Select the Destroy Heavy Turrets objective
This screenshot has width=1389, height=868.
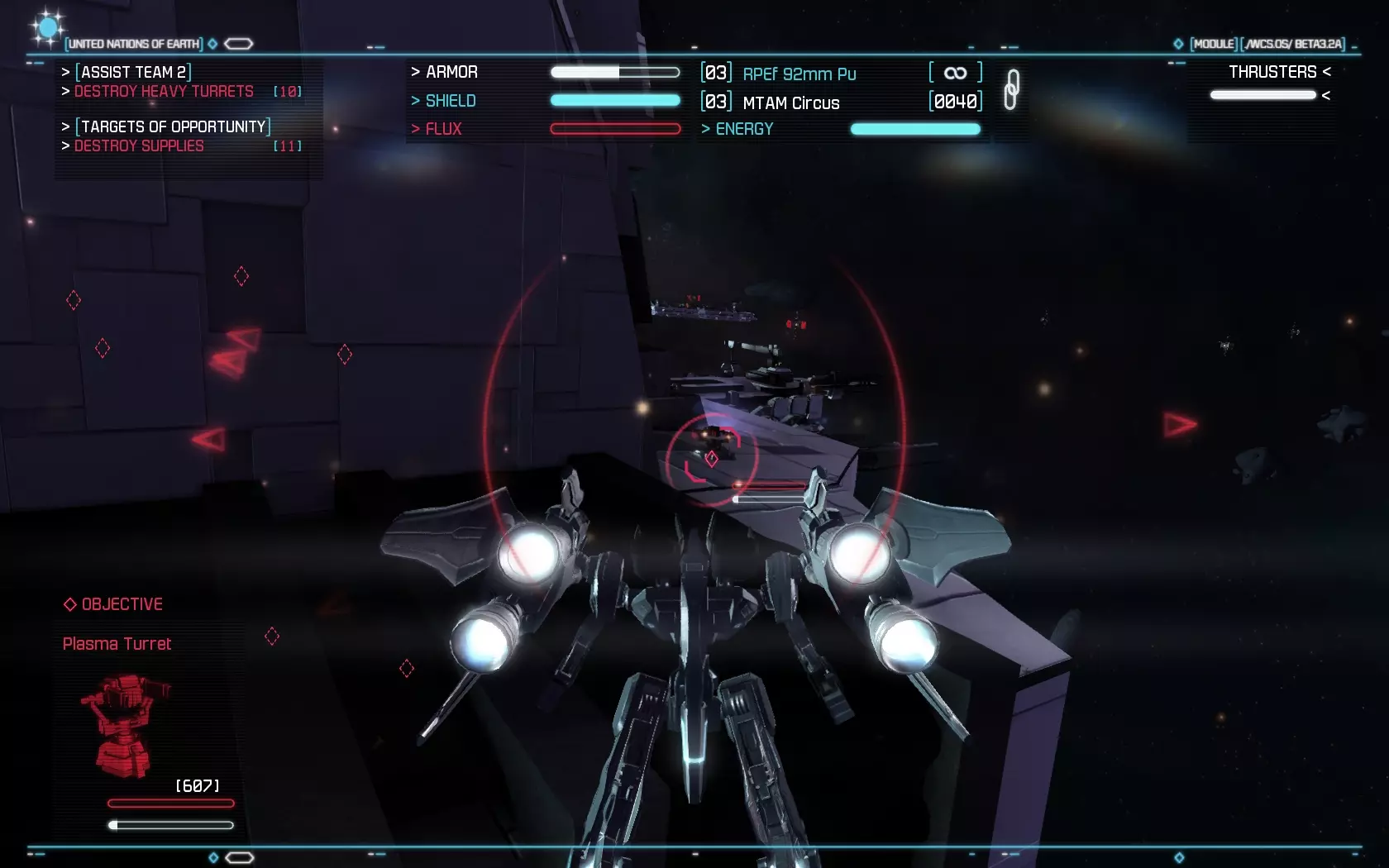click(x=164, y=92)
